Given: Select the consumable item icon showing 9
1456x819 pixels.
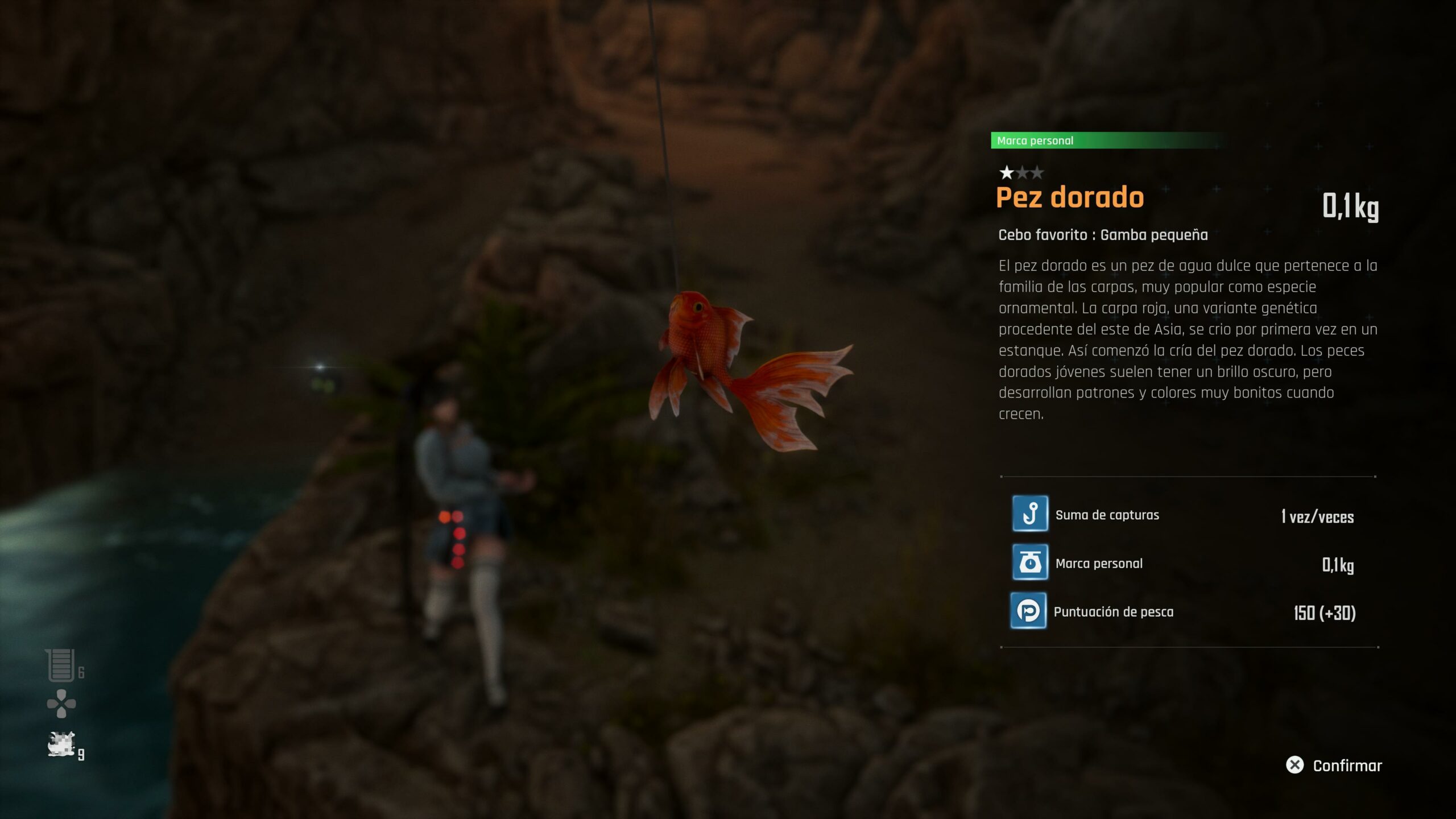Looking at the screenshot, I should [61, 744].
